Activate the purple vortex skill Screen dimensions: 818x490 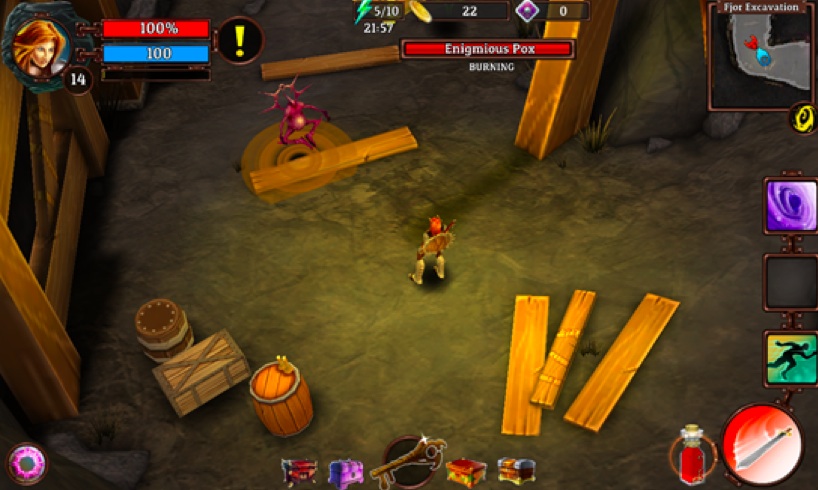791,206
